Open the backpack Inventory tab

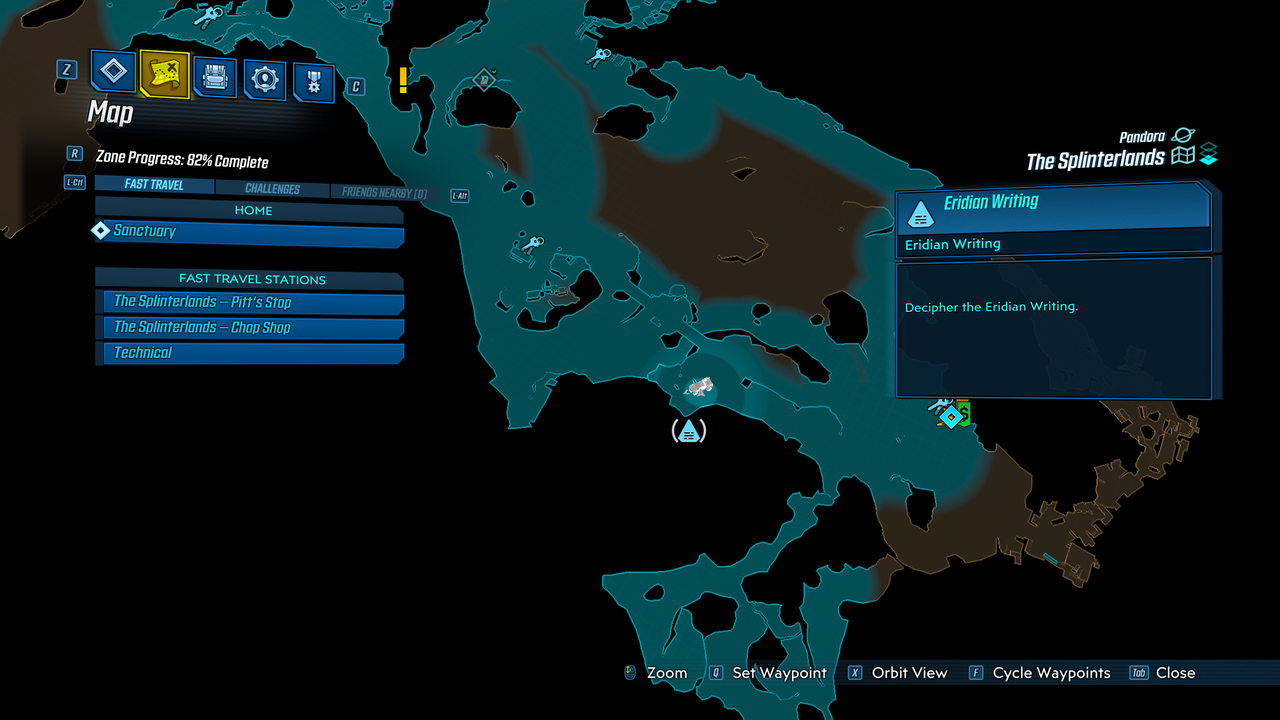215,77
